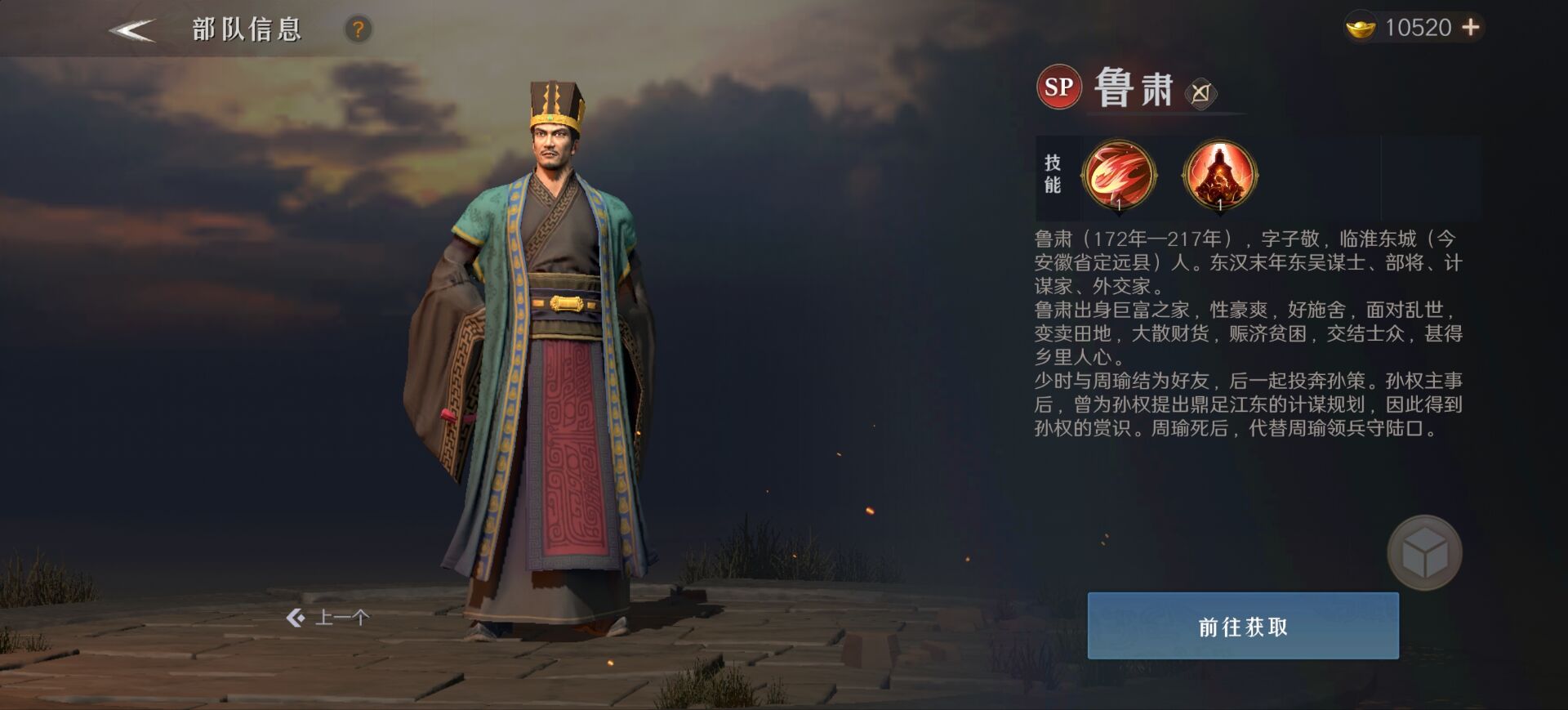Click the skill level 1 indicator
Viewport: 1568px width, 710px height.
[1119, 204]
